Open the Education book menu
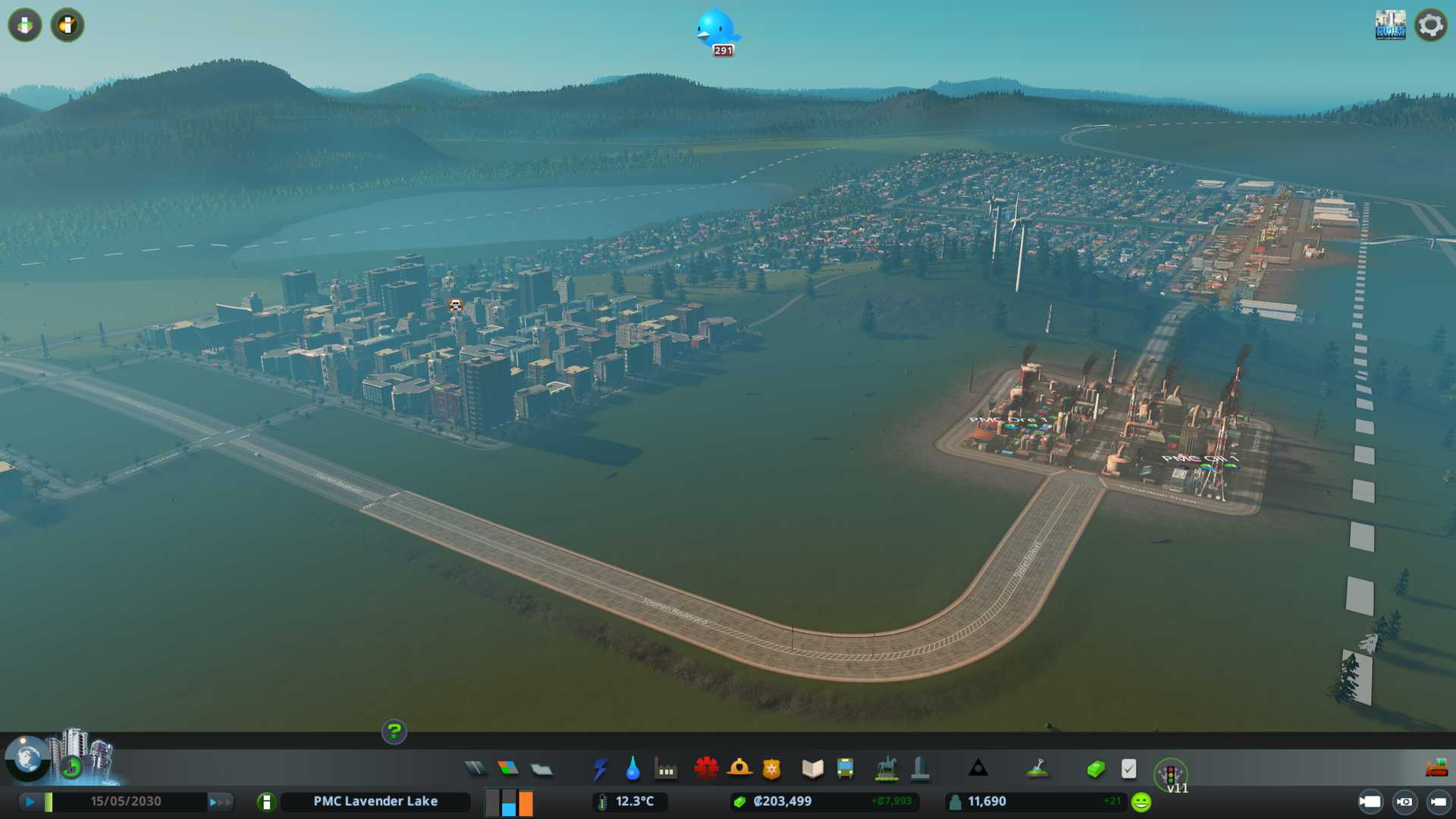 (x=812, y=769)
